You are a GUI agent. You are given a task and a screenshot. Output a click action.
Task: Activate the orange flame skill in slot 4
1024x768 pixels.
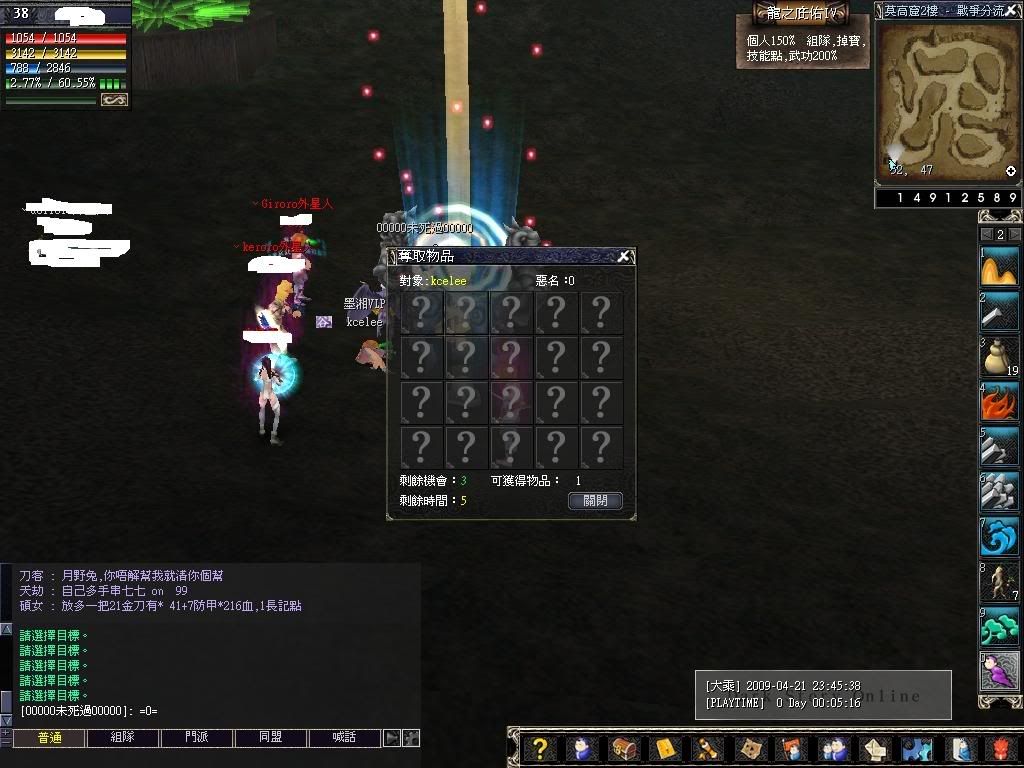tap(999, 402)
